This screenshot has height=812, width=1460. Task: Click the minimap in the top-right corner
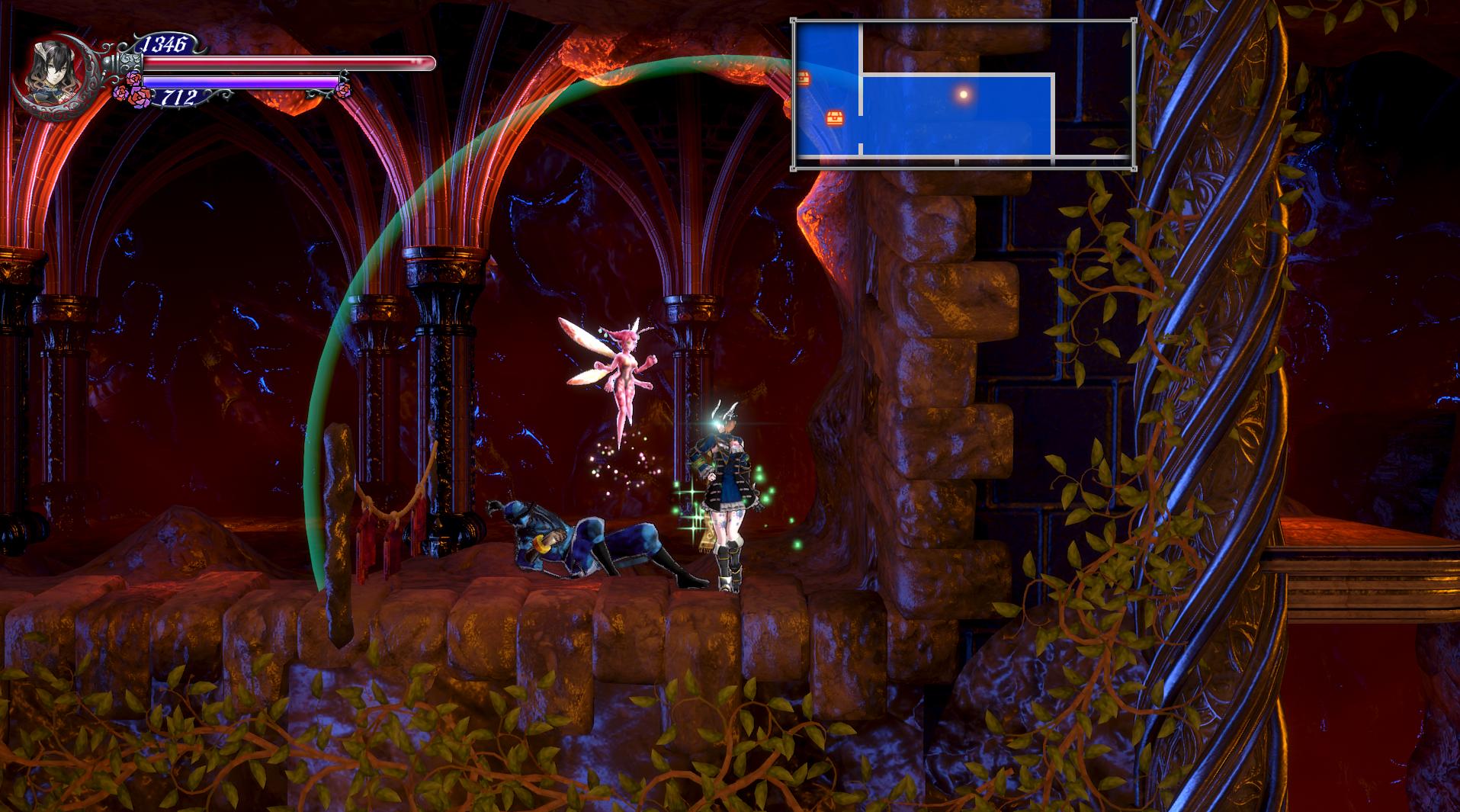coord(964,93)
